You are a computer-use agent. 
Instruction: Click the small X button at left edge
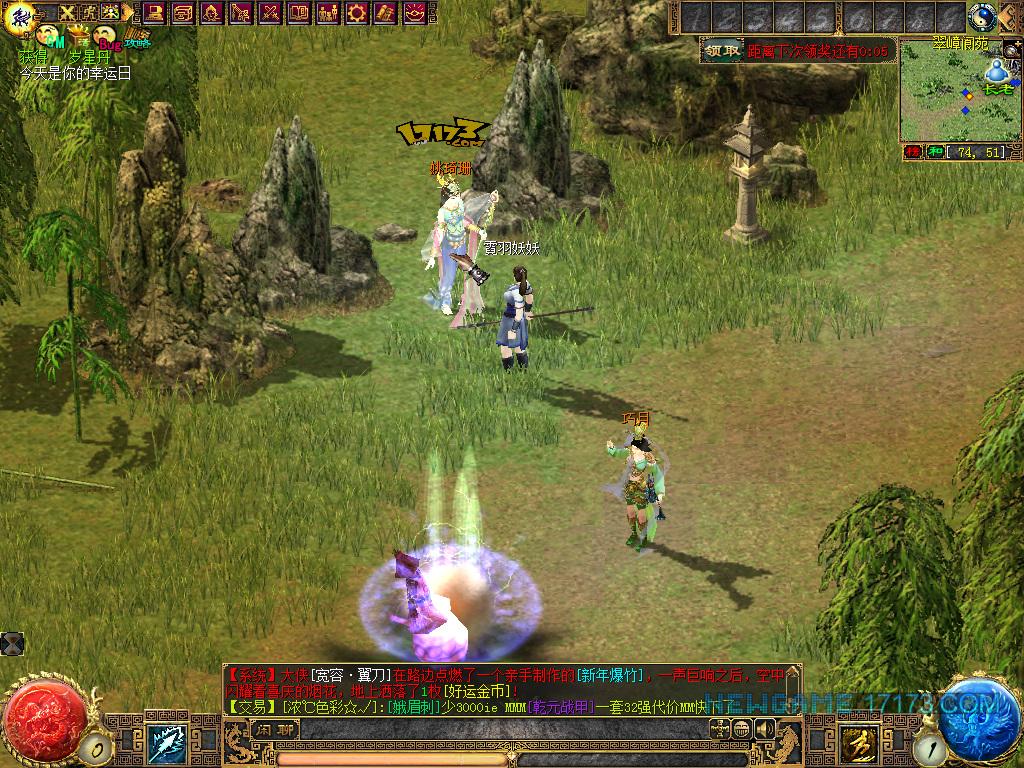pos(11,643)
